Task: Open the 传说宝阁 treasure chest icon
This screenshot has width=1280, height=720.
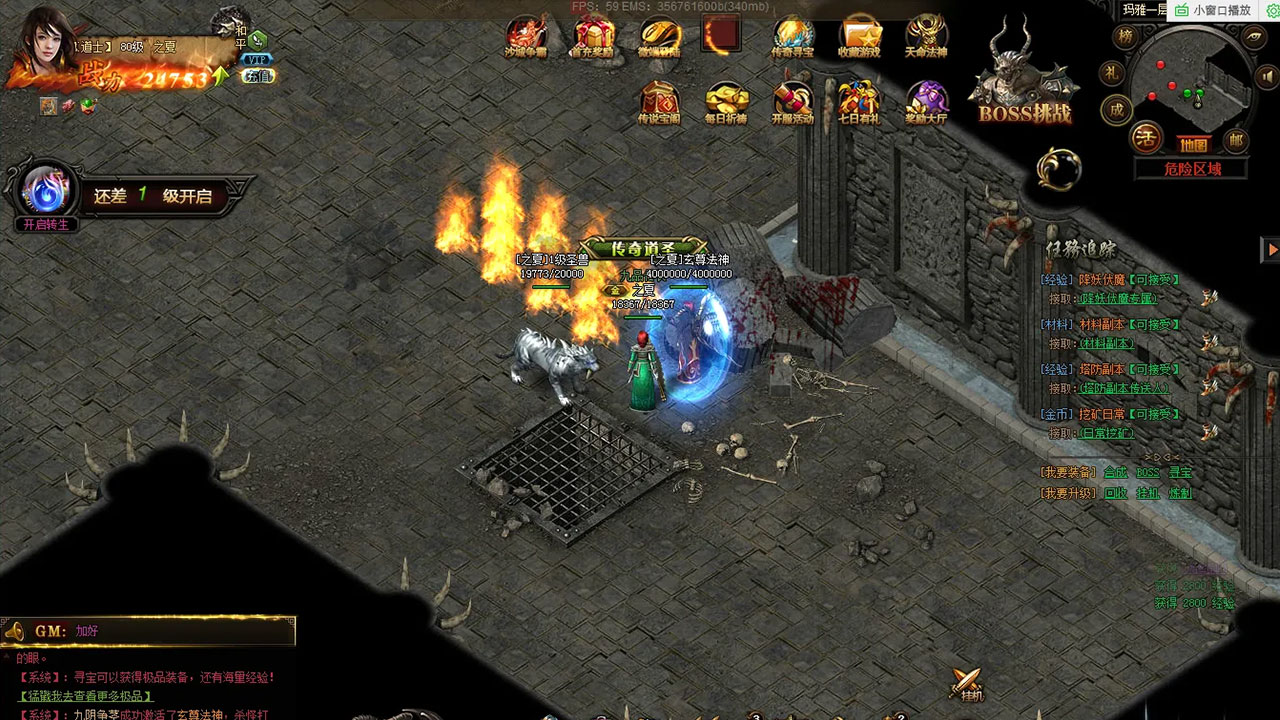Action: coord(659,102)
